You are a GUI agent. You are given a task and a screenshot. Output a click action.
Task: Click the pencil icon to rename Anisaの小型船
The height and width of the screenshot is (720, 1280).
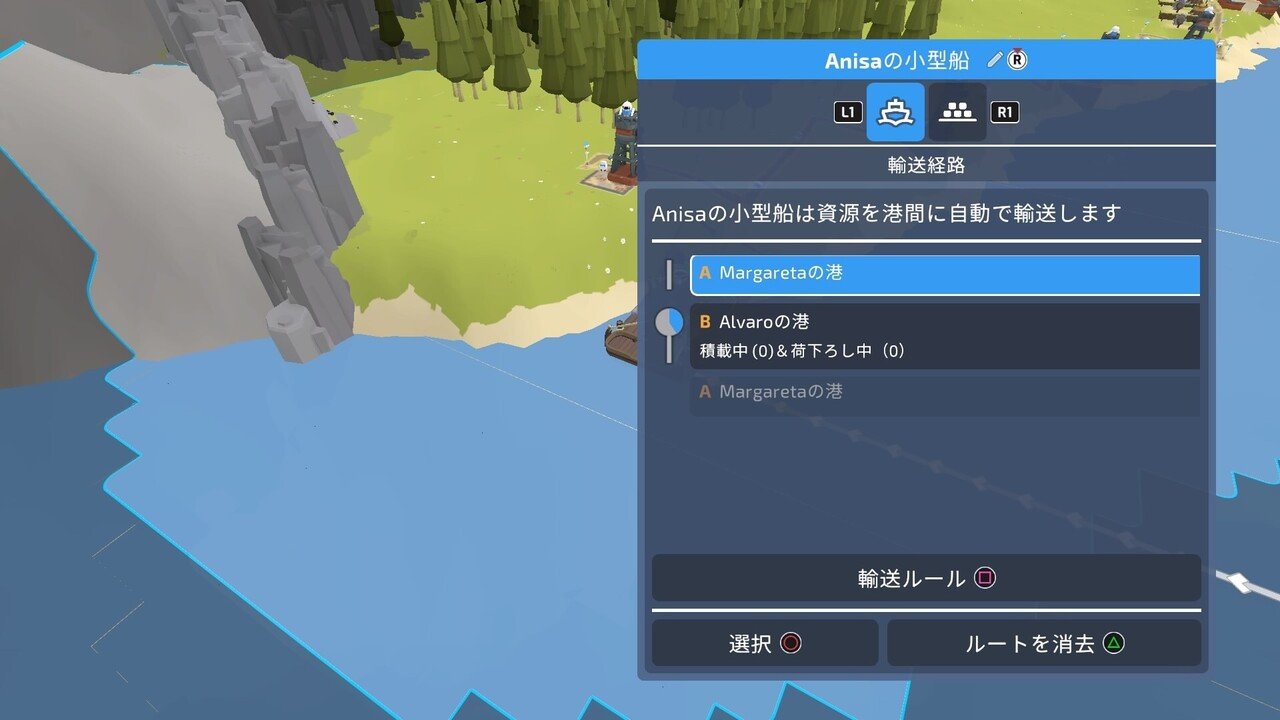point(993,59)
